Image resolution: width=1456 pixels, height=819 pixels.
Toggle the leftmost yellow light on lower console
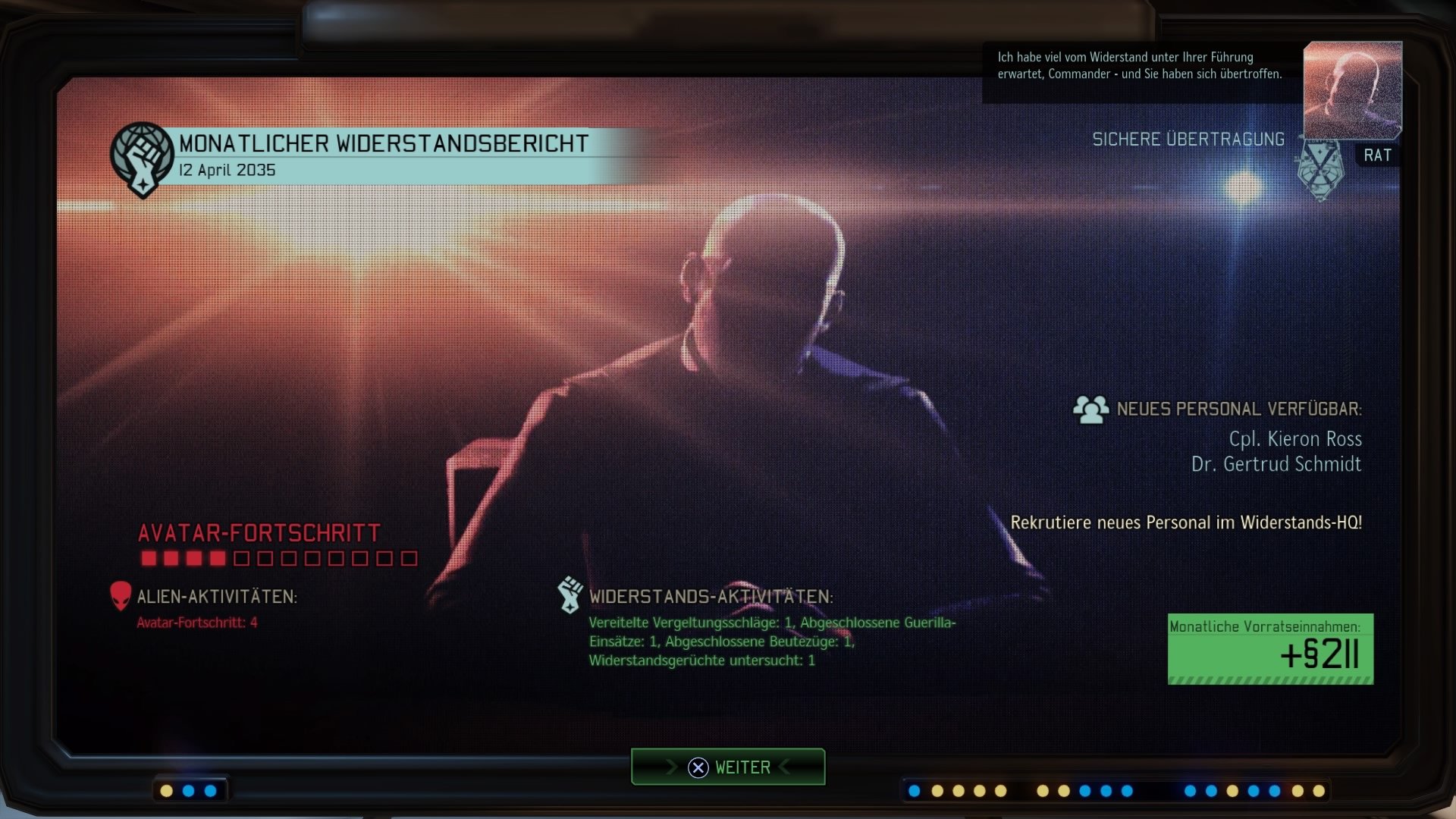[166, 790]
